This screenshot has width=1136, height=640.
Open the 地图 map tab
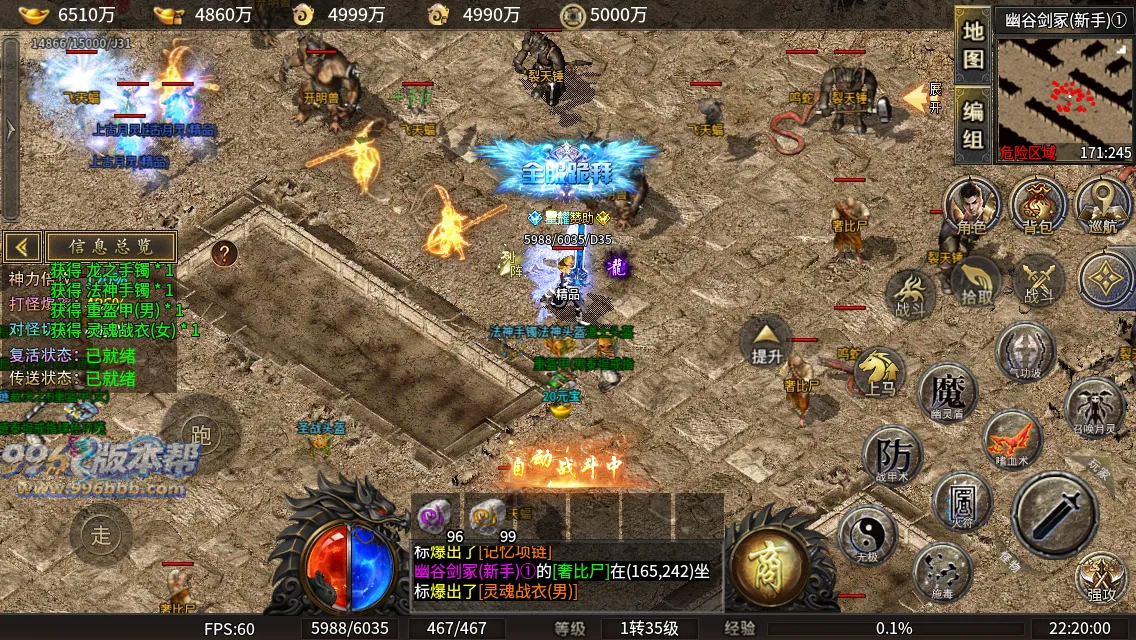point(973,43)
